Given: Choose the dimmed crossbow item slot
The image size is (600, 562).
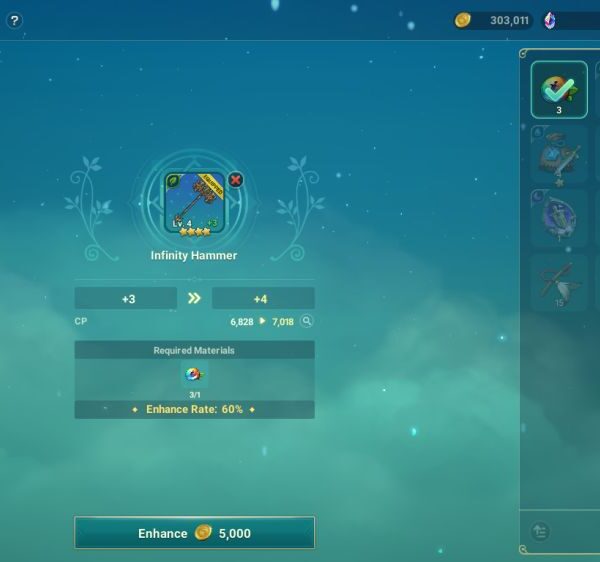Looking at the screenshot, I should click(x=559, y=154).
